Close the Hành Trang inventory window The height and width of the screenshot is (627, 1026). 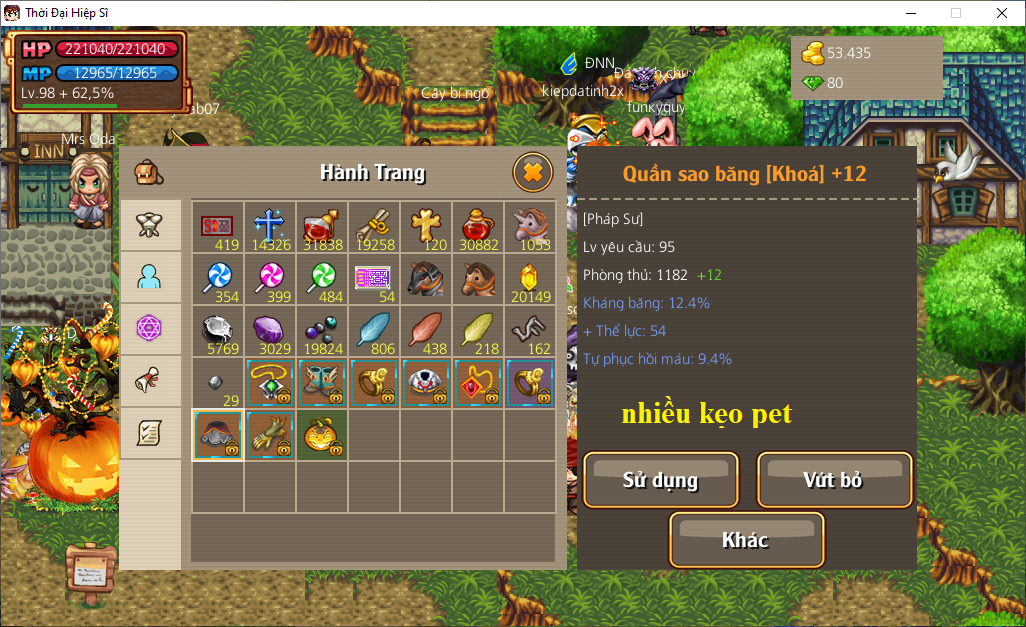532,173
